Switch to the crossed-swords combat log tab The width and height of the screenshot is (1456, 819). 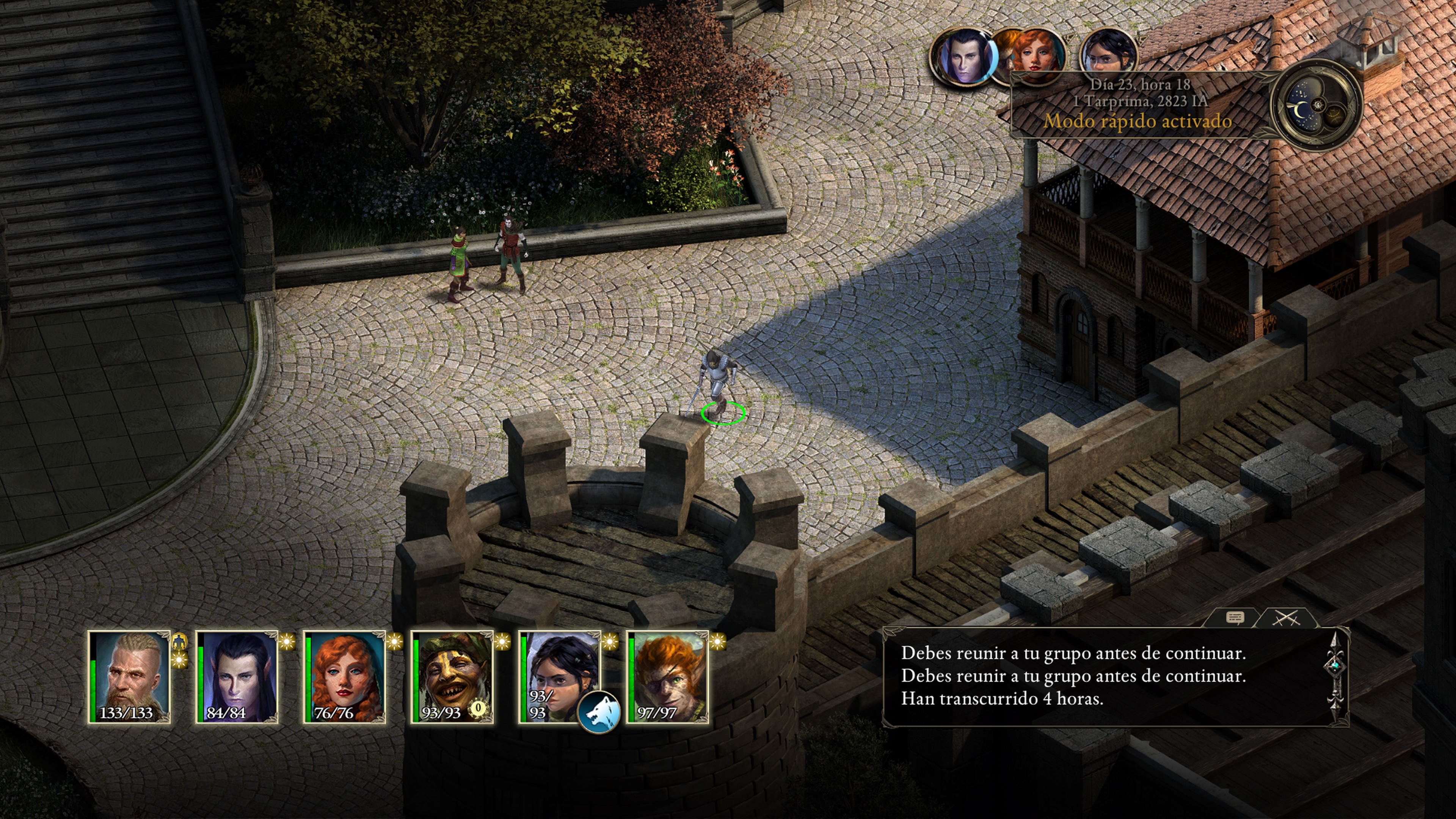tap(1286, 618)
